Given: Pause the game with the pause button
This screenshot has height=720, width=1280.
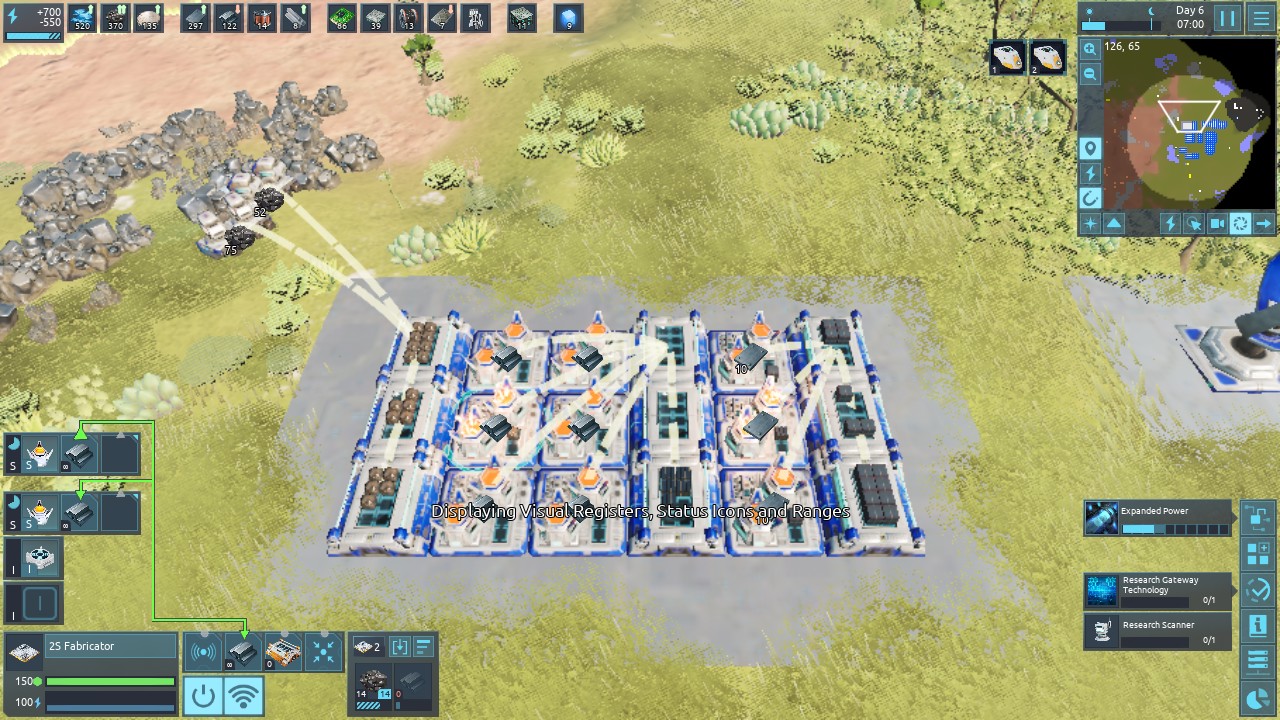Looking at the screenshot, I should pyautogui.click(x=1227, y=18).
